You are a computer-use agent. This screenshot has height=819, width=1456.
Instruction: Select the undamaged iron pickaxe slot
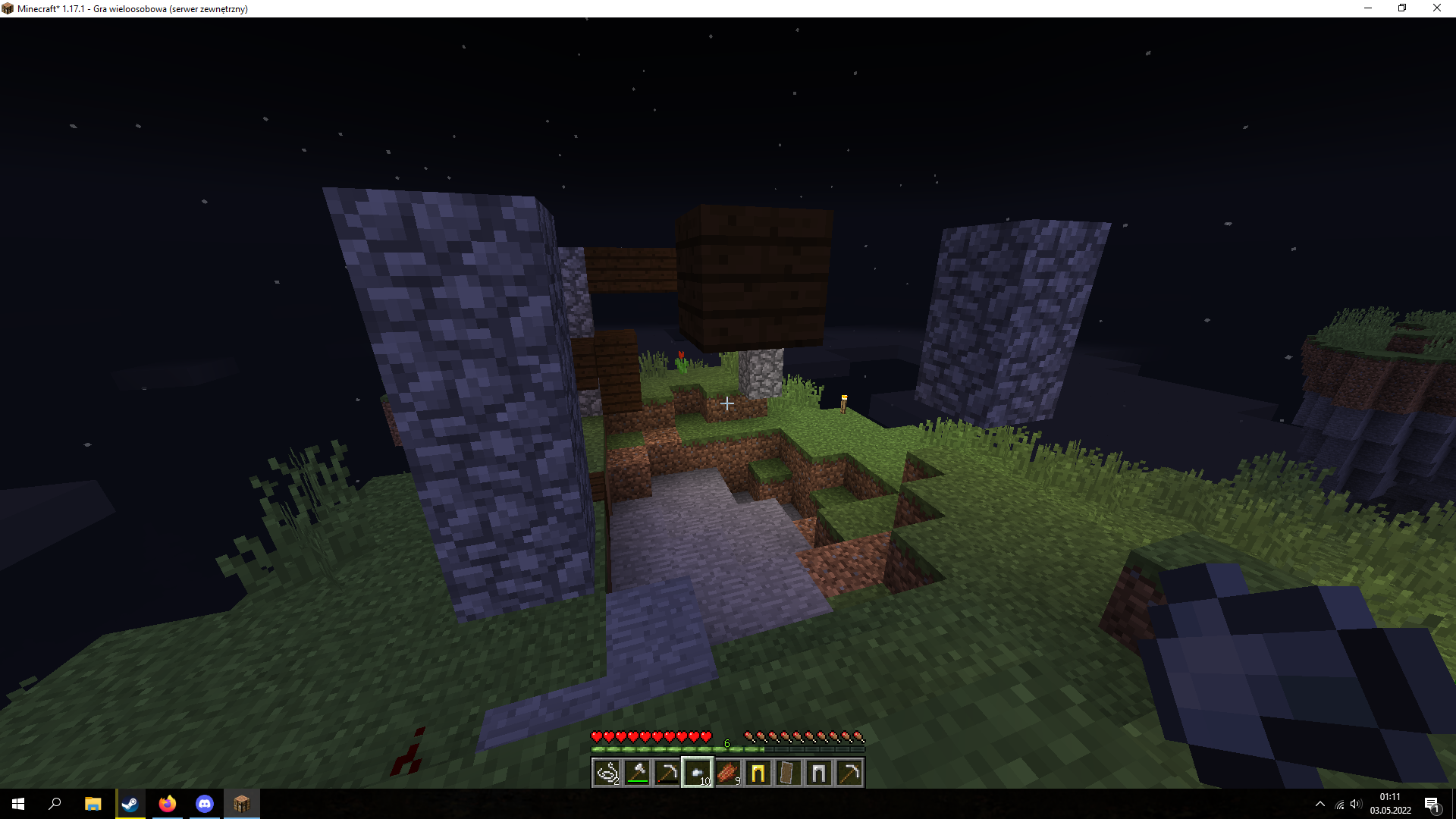tap(849, 773)
